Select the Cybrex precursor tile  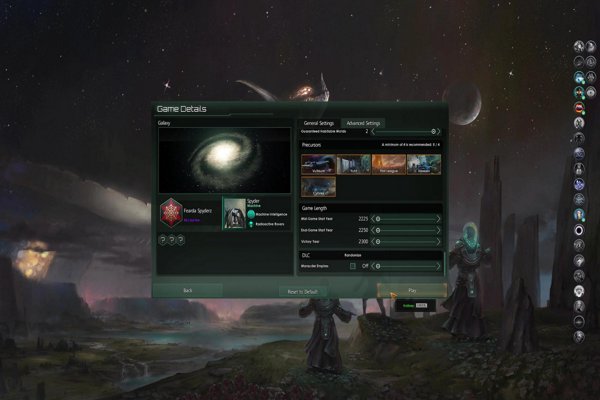tap(316, 186)
